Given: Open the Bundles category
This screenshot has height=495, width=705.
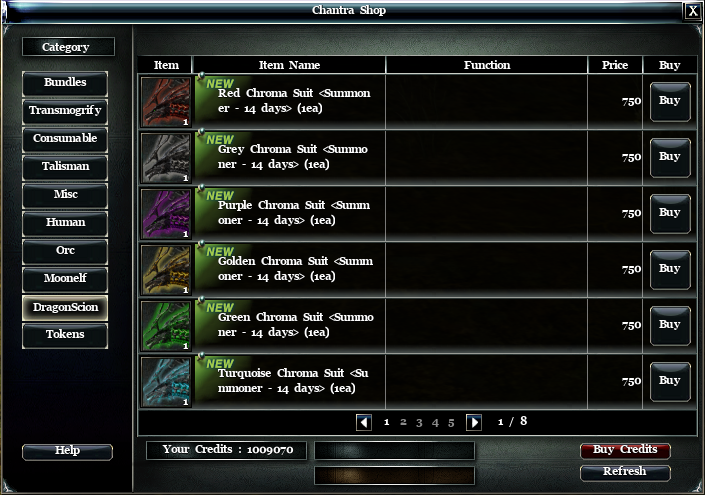Looking at the screenshot, I should click(x=65, y=83).
